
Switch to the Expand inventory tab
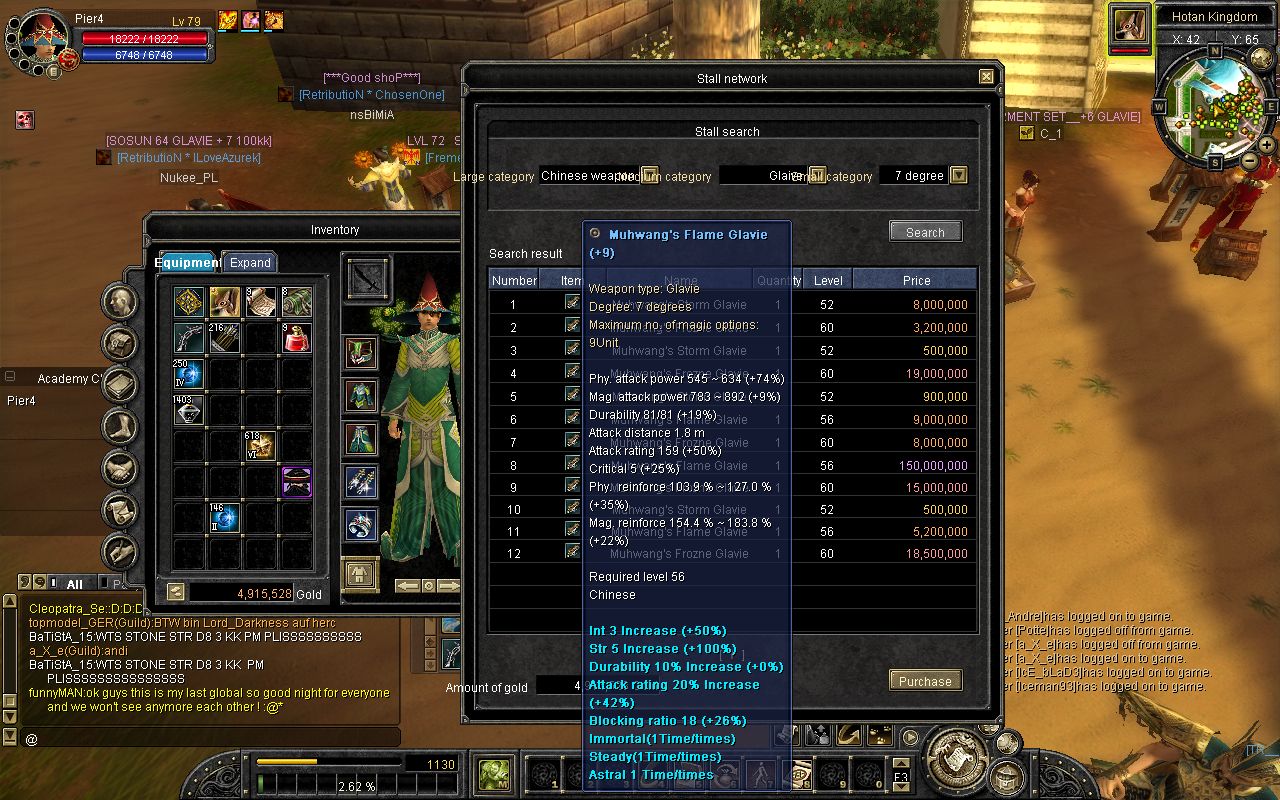click(250, 262)
